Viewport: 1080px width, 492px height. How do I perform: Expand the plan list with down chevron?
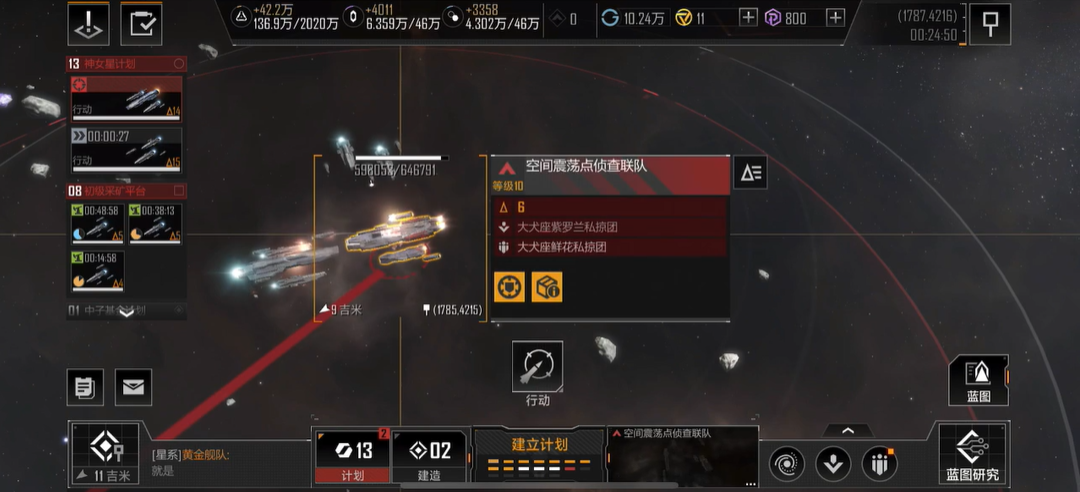(126, 311)
